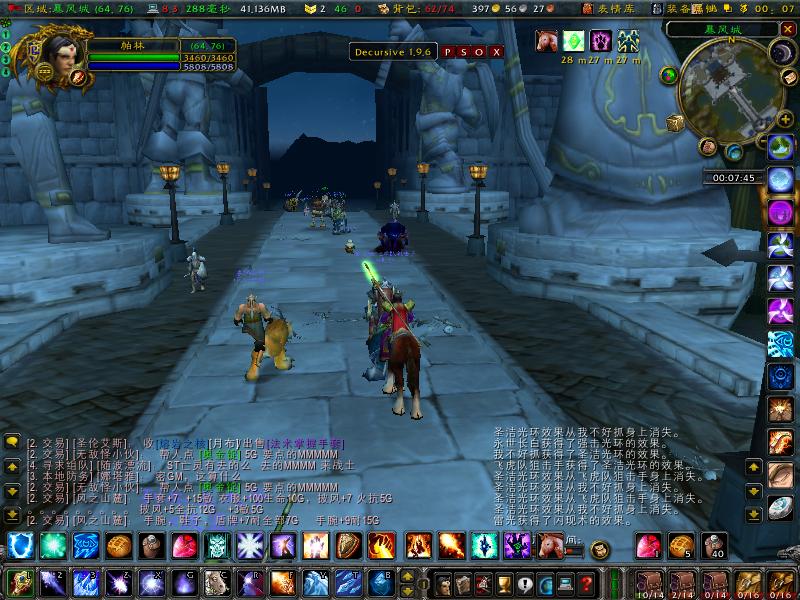Close the Decursive bar with its X button
Screen dimensions: 800x600
[x=497, y=51]
